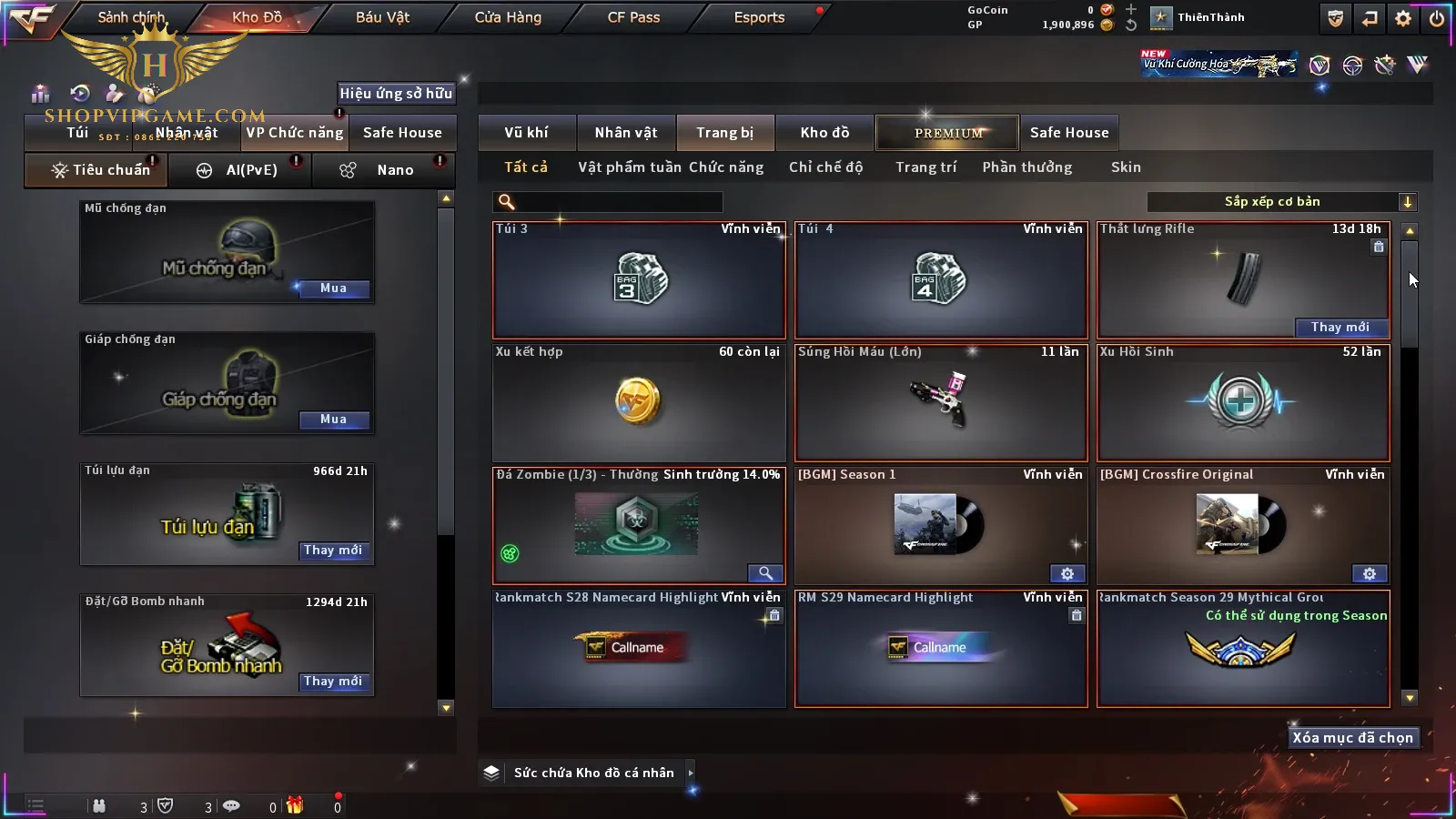Screen dimensions: 1456x819
Task: Select the Nhân vật inventory tab
Action: coord(626,133)
